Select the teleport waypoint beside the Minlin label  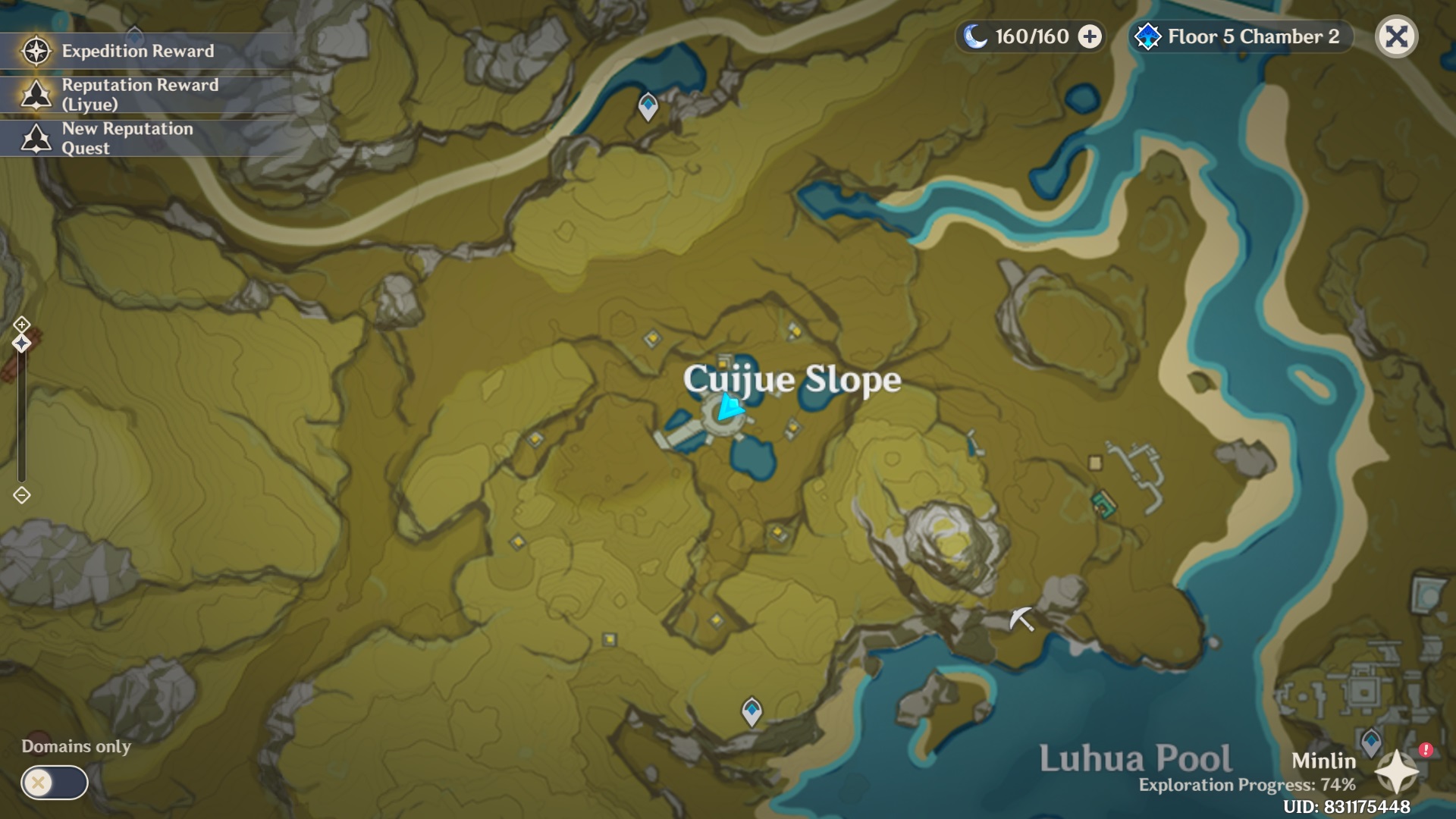pyautogui.click(x=1370, y=741)
